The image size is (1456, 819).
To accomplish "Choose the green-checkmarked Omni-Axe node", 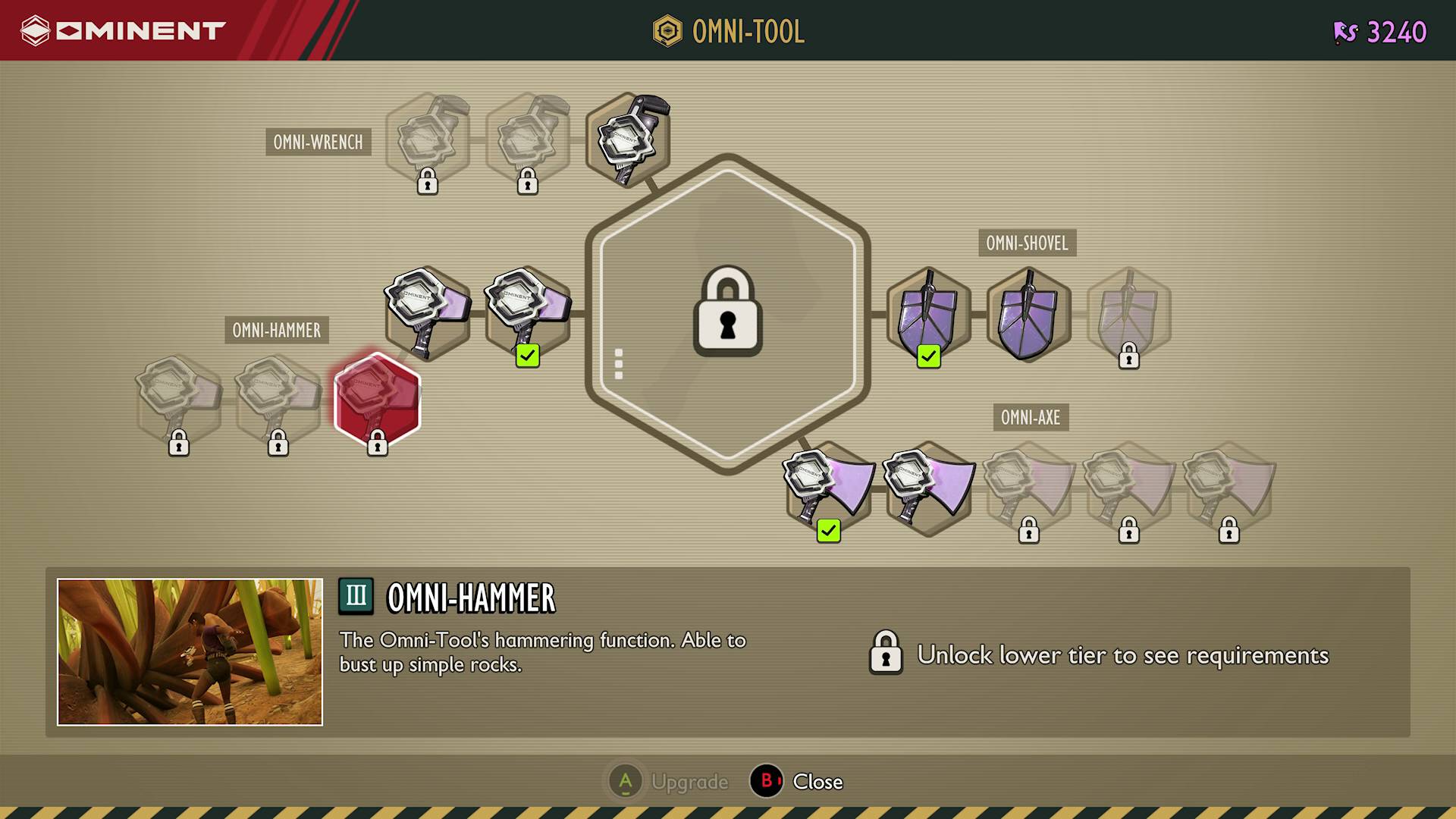I will point(828,488).
